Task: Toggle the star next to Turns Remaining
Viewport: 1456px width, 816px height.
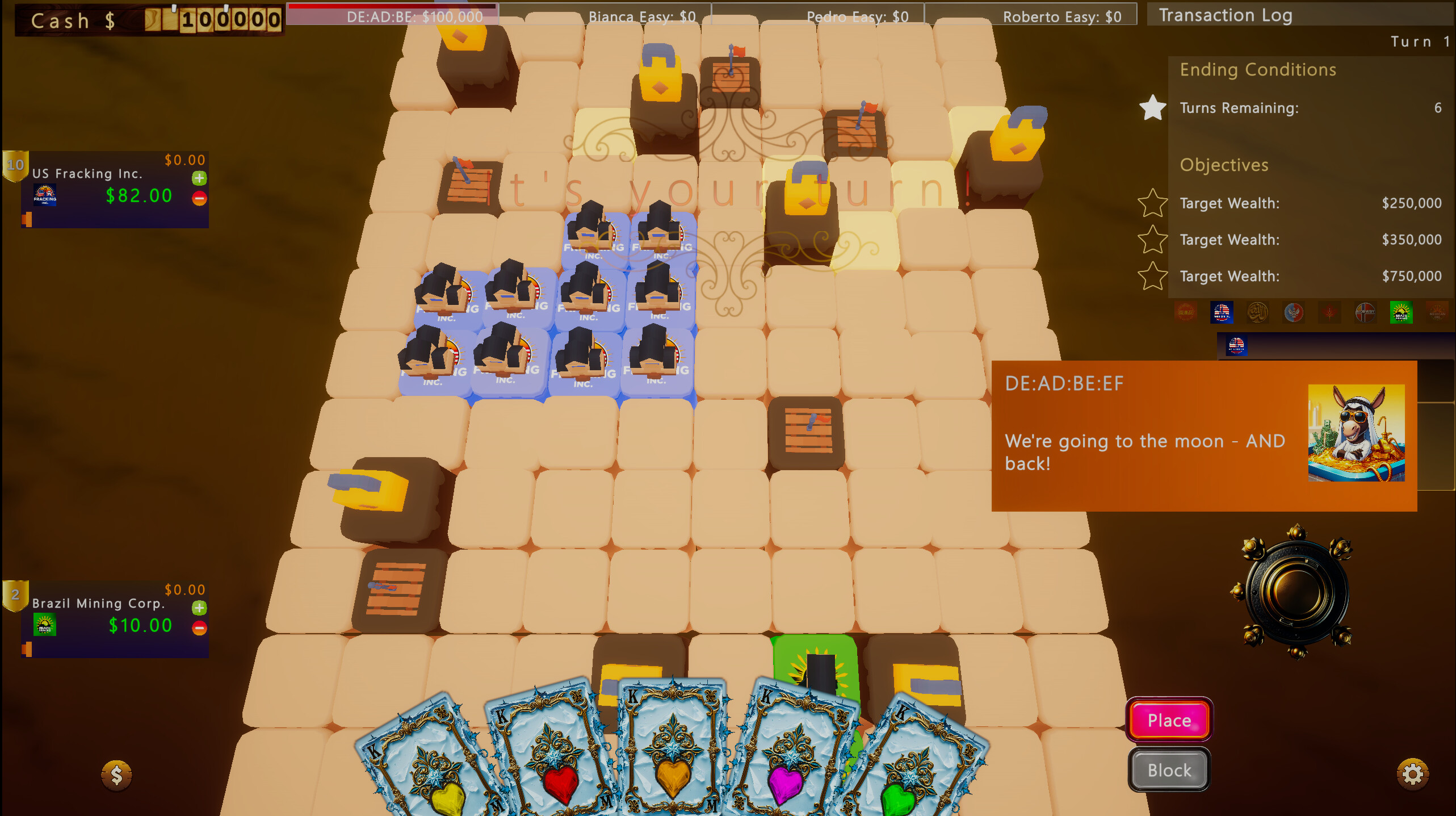Action: click(1153, 108)
